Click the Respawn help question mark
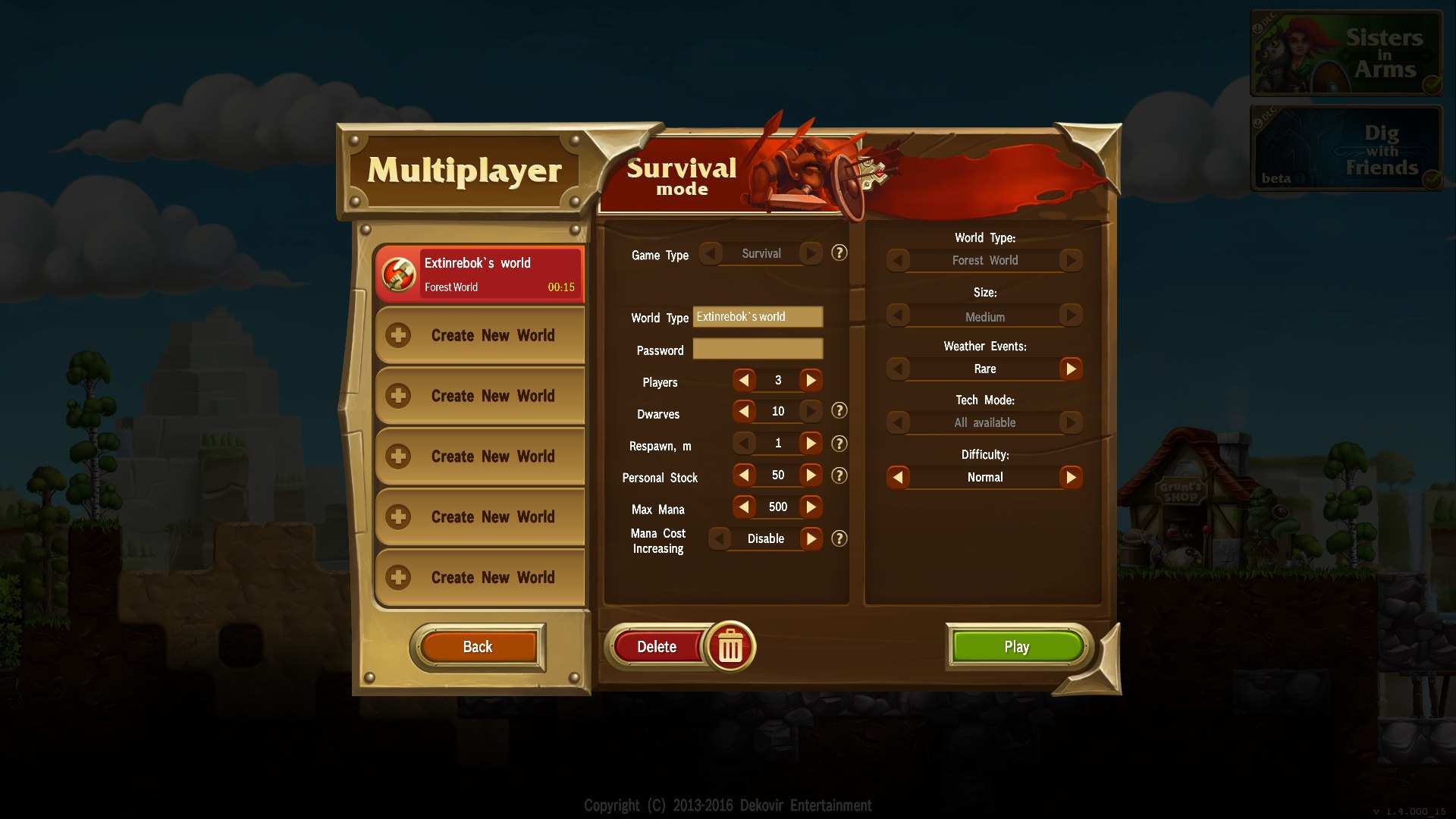The width and height of the screenshot is (1456, 819). point(839,443)
